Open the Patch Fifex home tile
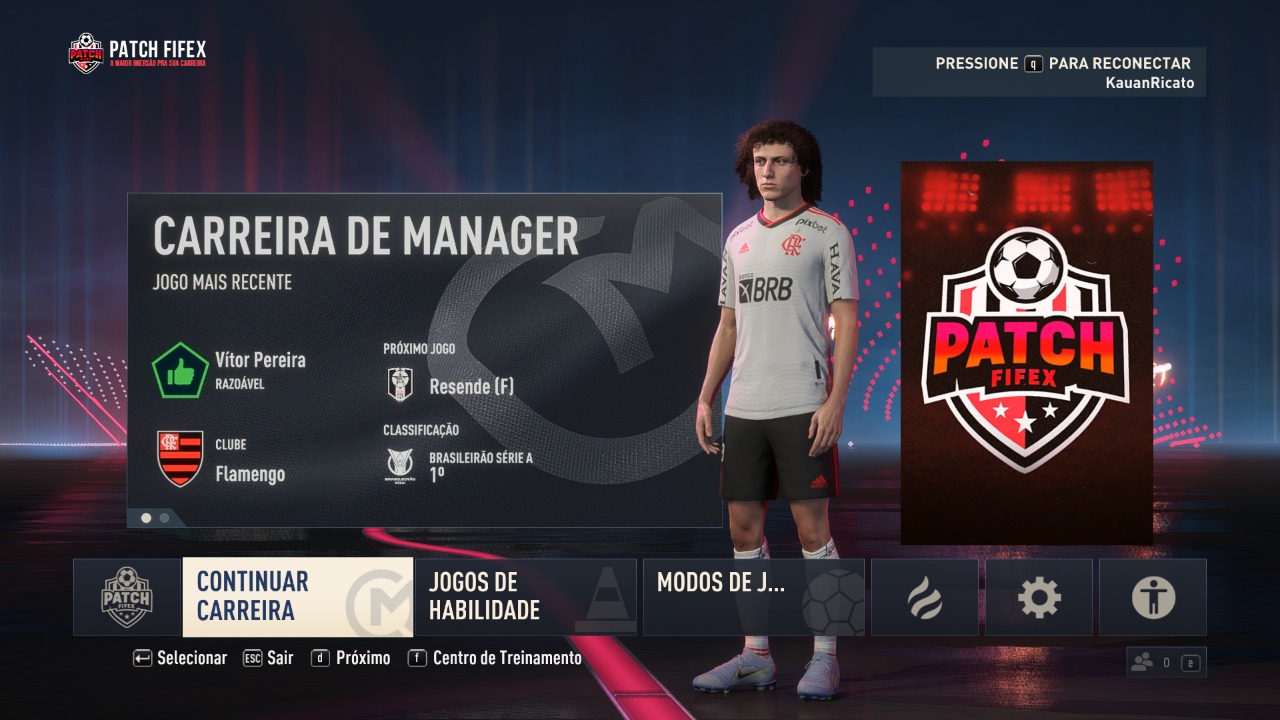The image size is (1280, 720). click(127, 597)
